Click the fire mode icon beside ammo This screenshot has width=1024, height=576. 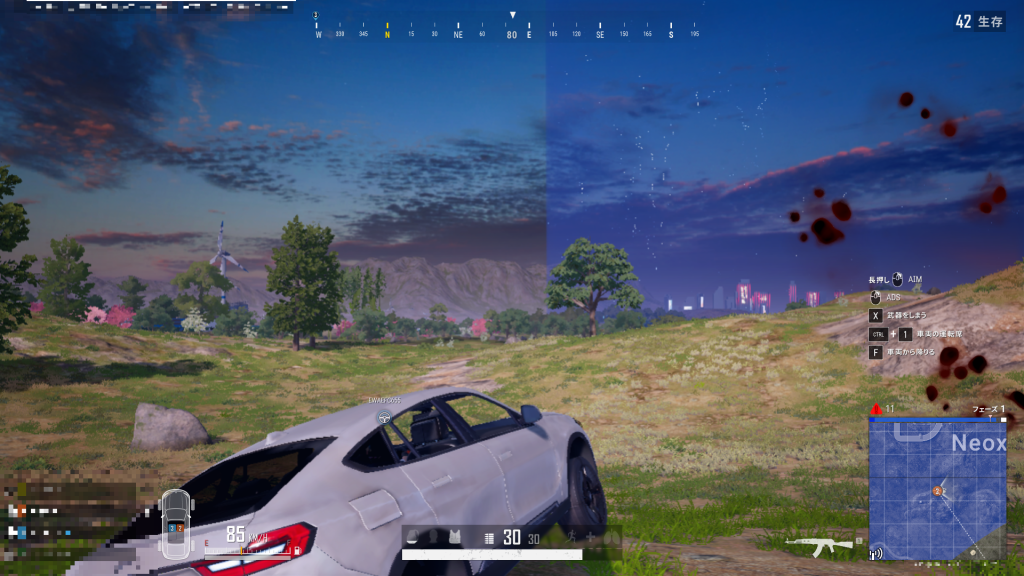489,539
